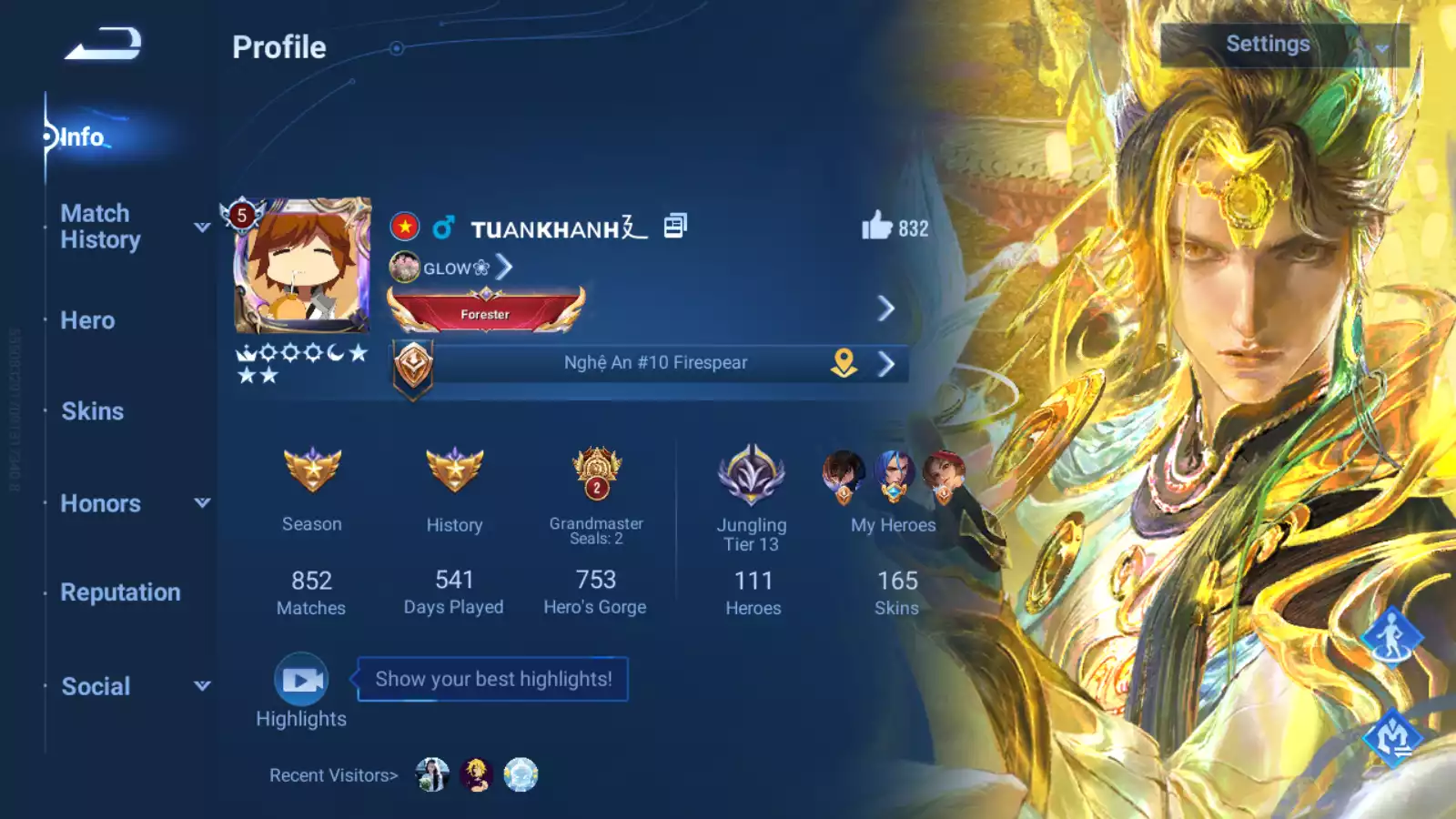Open the Reputation tab
Viewport: 1456px width, 819px height.
tap(120, 592)
